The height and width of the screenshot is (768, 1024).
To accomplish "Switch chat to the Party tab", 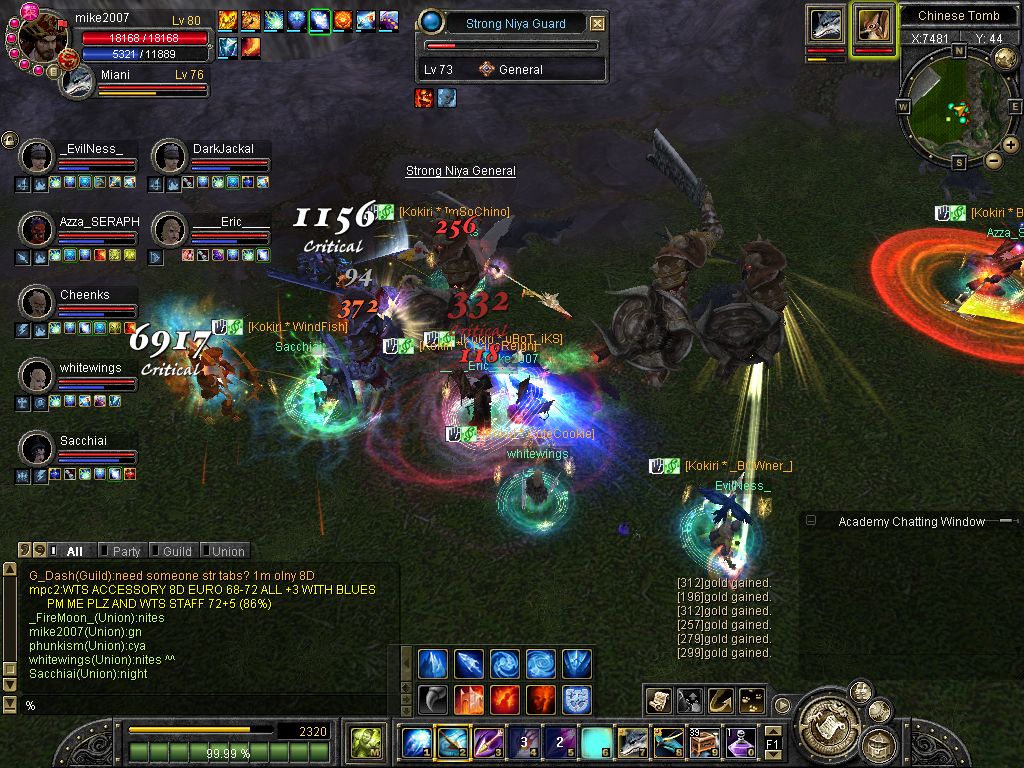I will tap(126, 551).
